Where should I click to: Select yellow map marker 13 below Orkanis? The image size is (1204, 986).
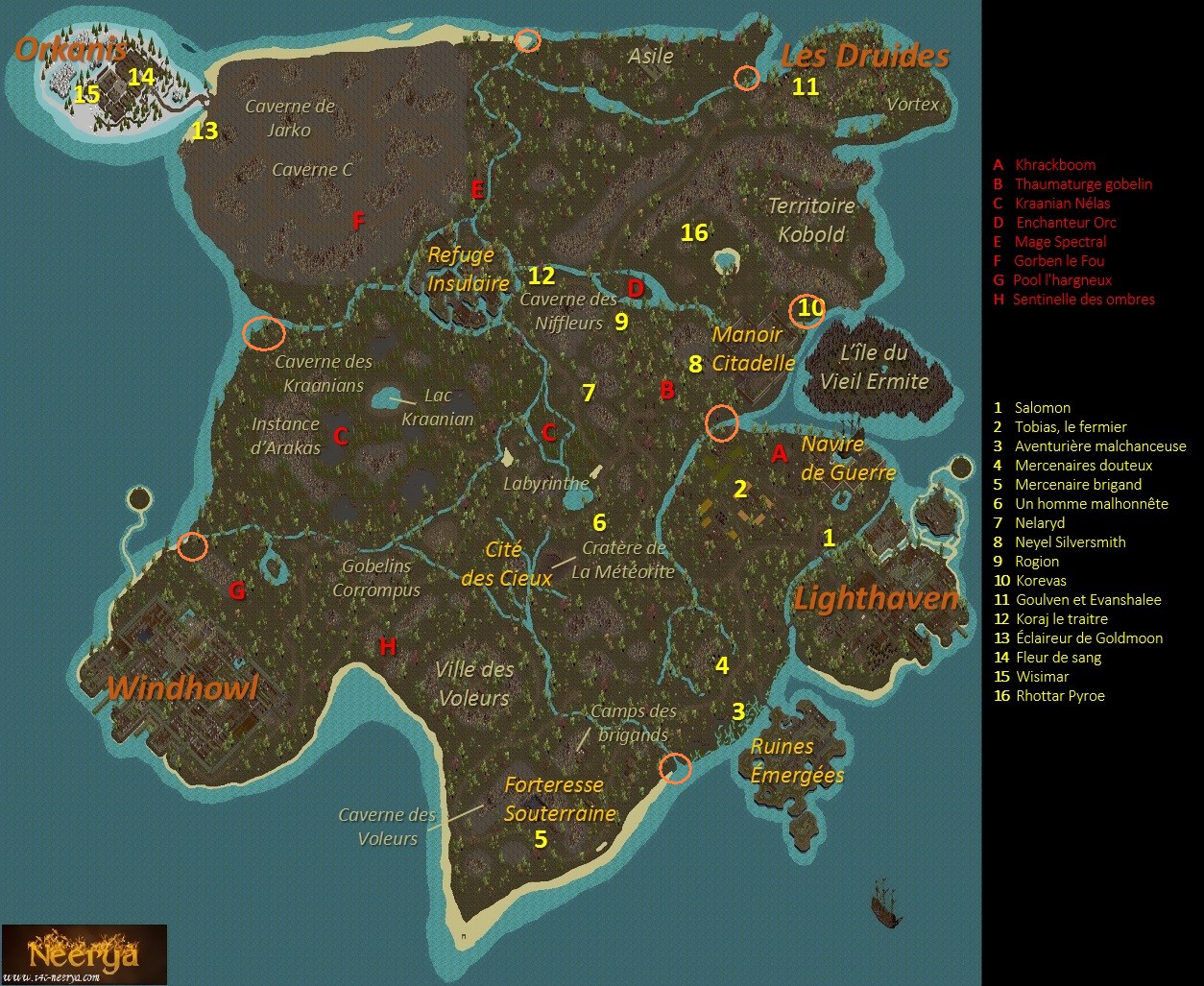coord(205,131)
